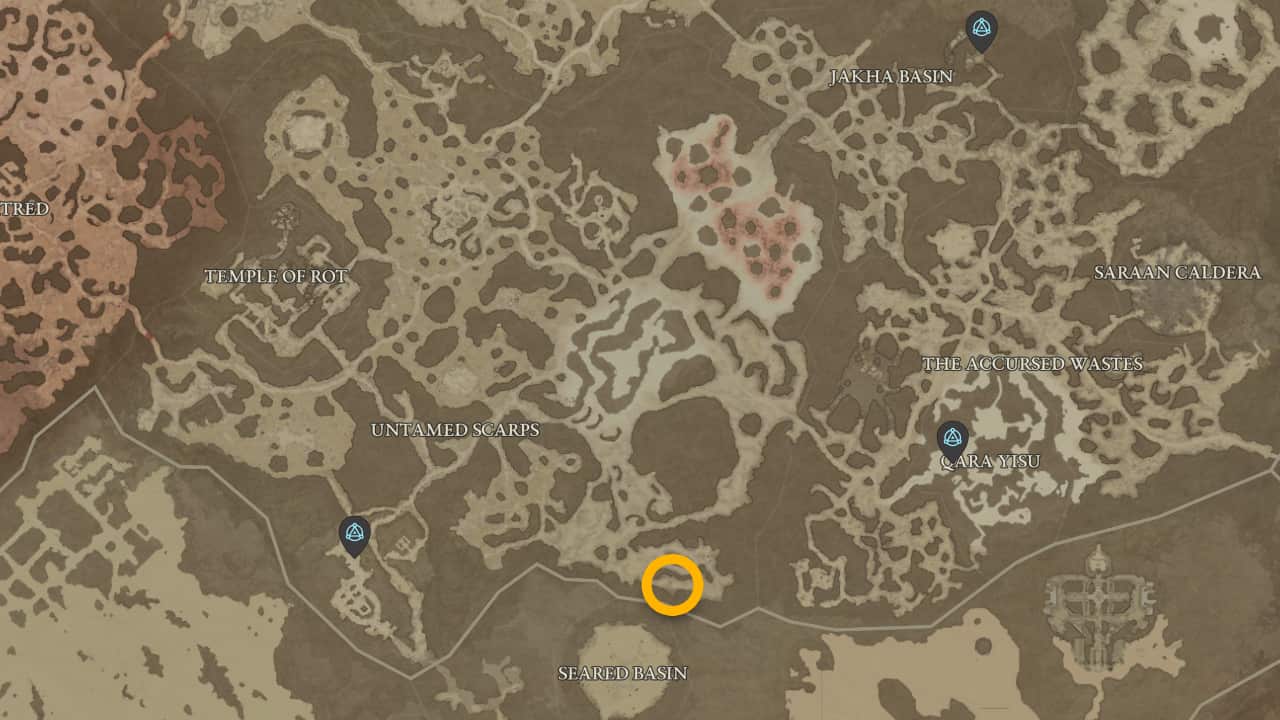Viewport: 1280px width, 720px height.
Task: Select the Untamed Scarps label
Action: pos(455,430)
